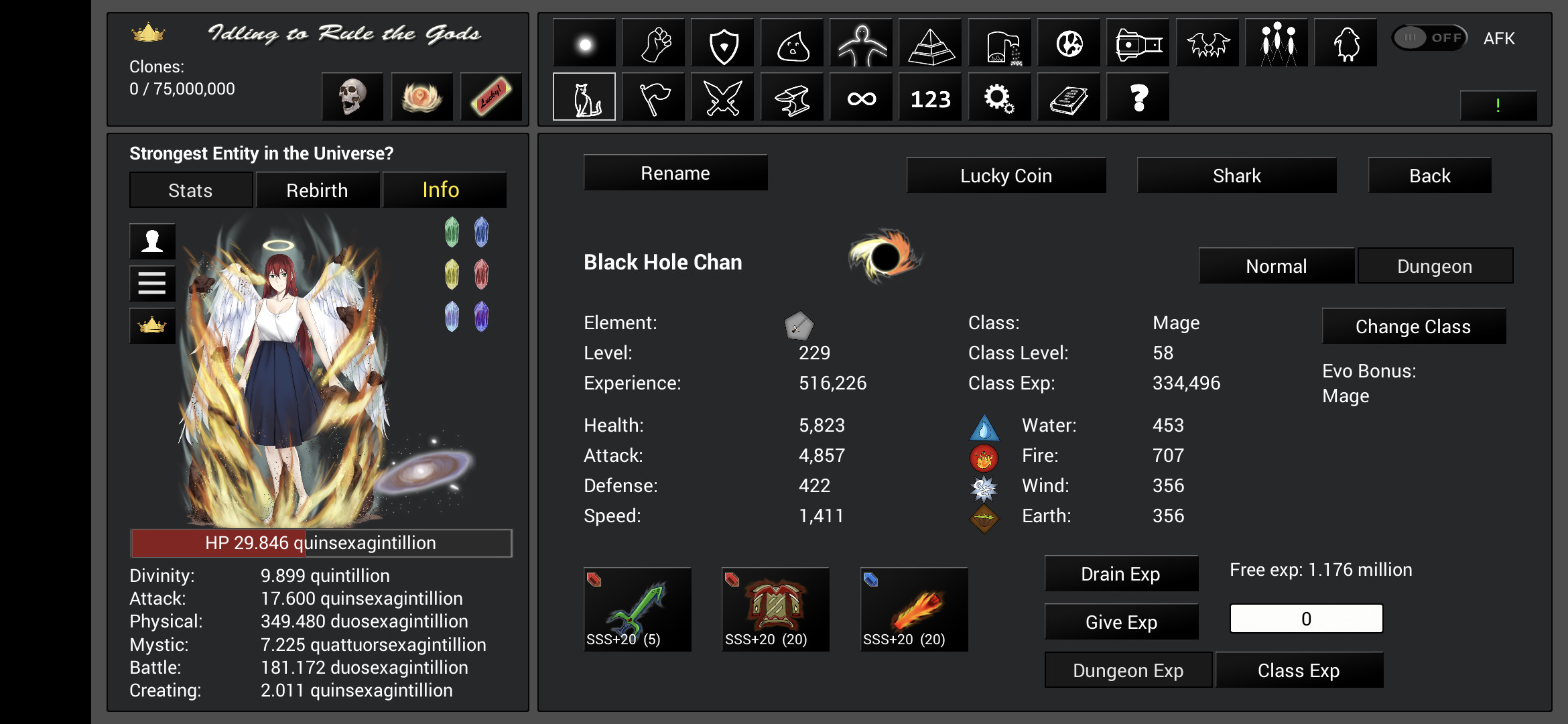1568x724 pixels.
Task: Open the 123 statistics icon
Action: coord(930,97)
